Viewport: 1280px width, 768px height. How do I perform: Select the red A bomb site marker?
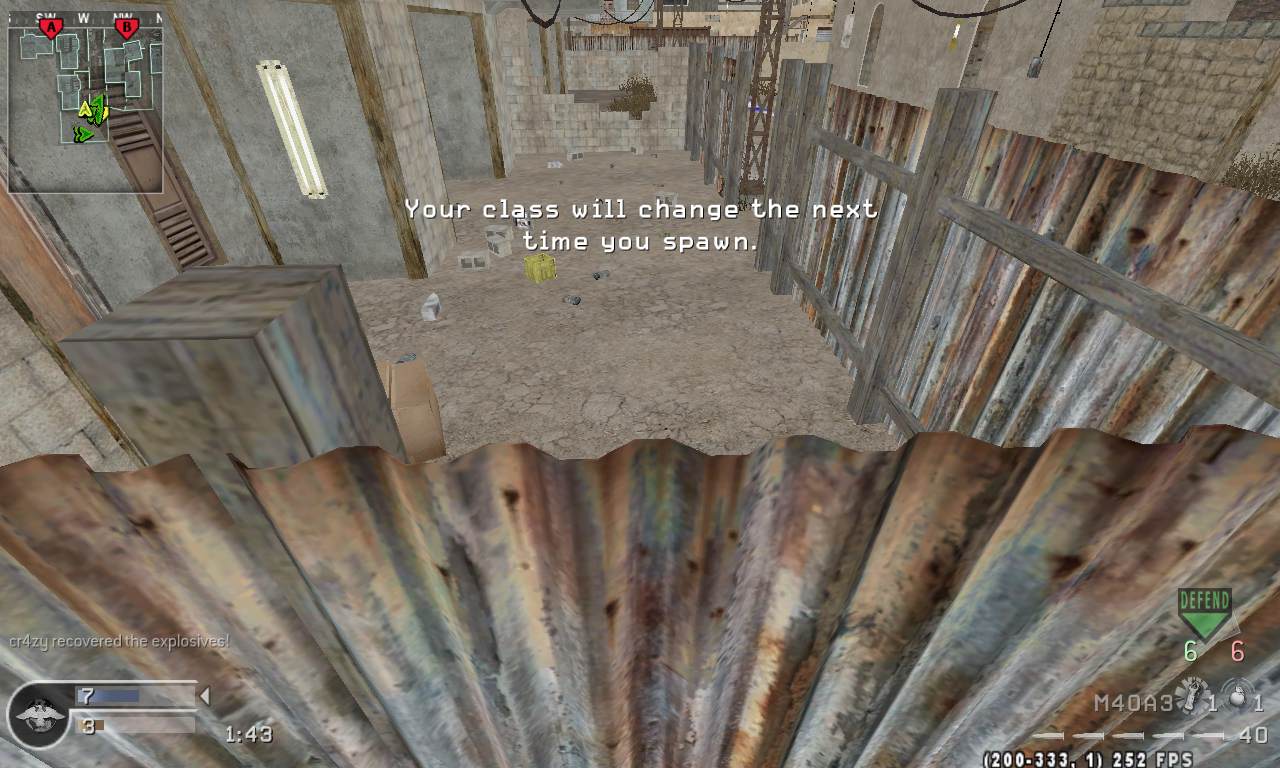(51, 28)
